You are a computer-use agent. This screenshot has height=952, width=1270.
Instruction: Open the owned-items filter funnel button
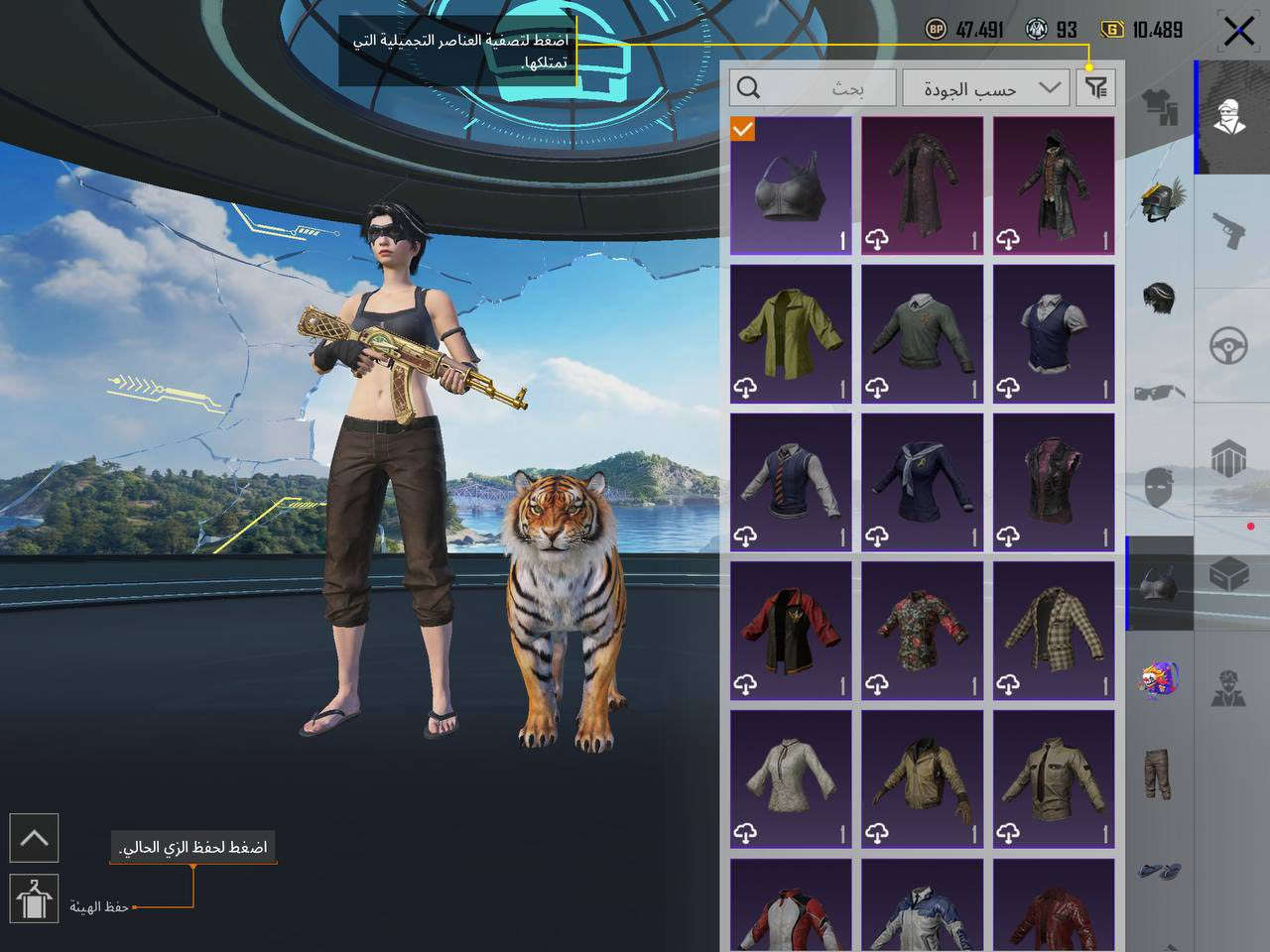(1095, 88)
